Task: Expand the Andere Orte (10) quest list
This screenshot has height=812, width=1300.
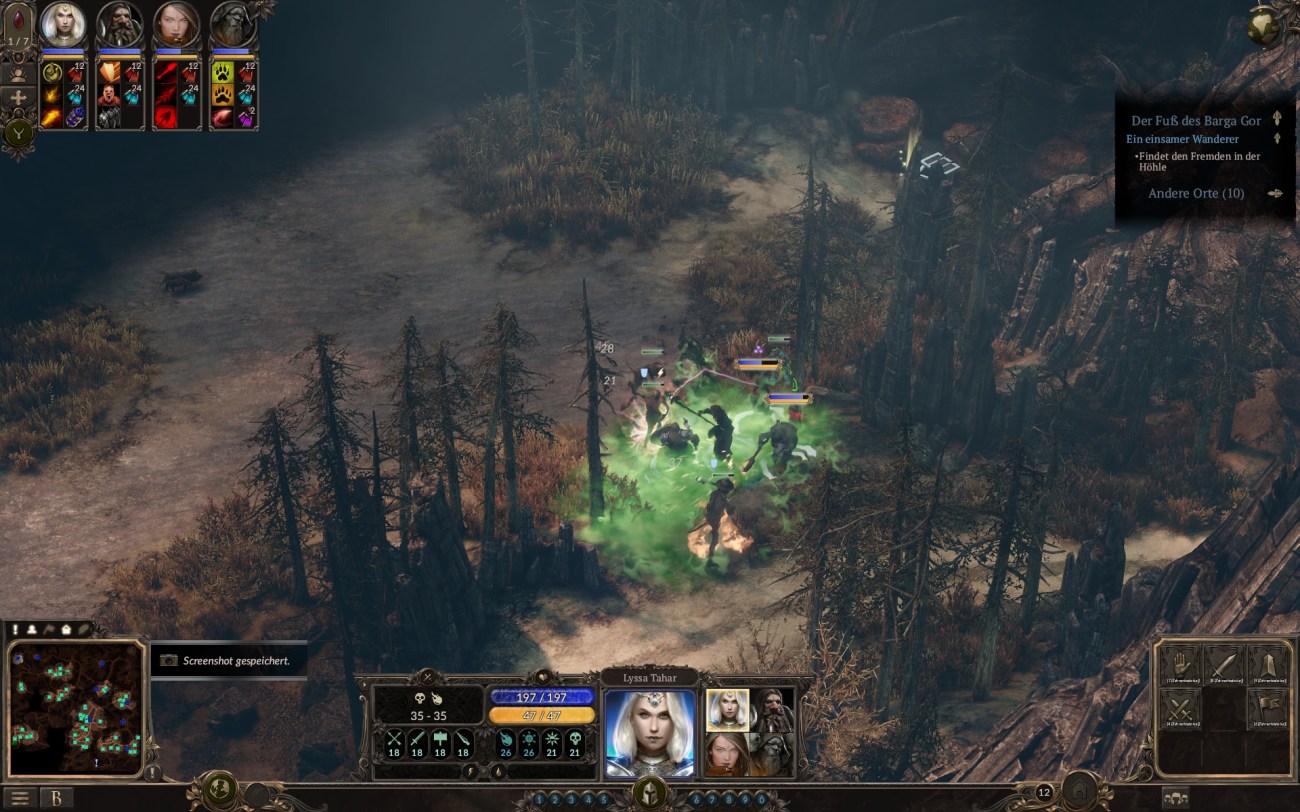Action: tap(1196, 193)
